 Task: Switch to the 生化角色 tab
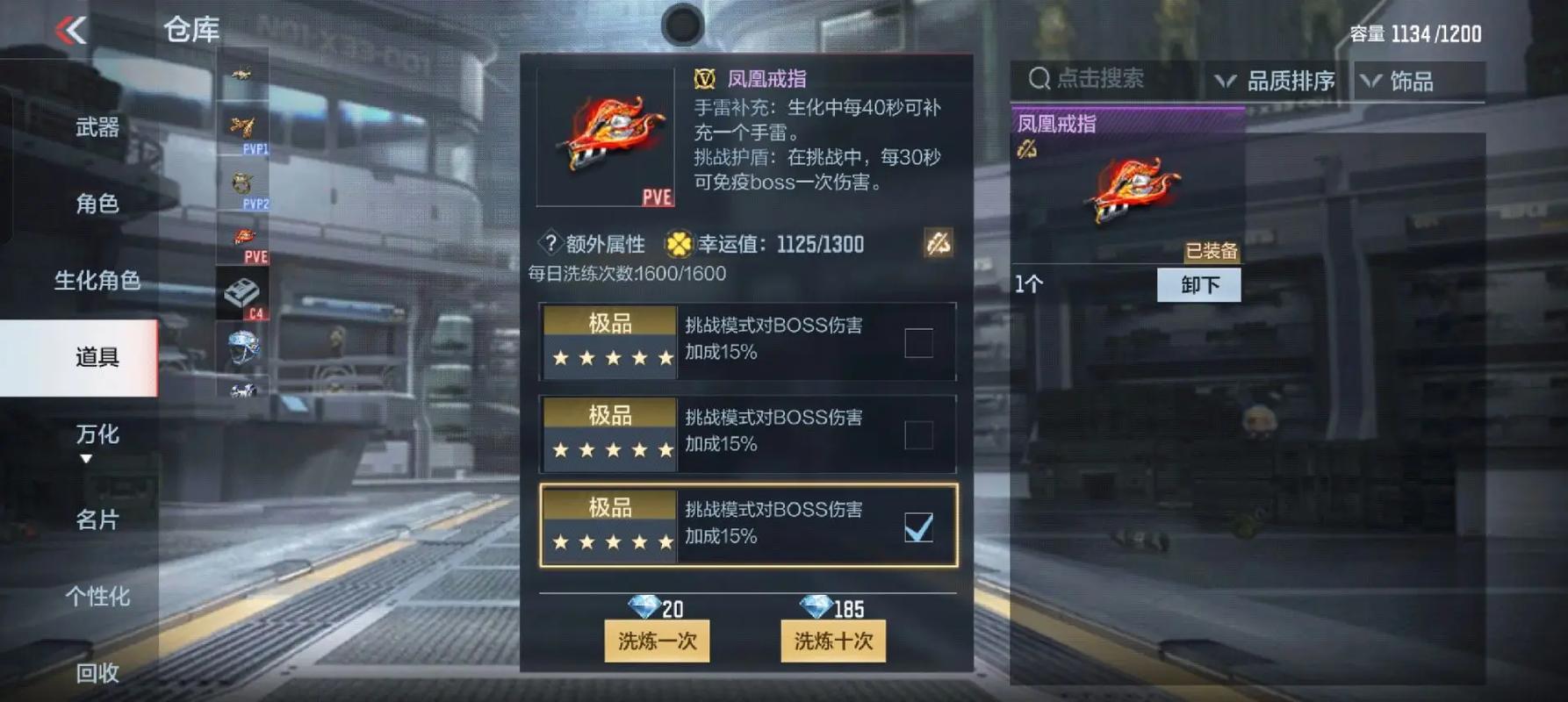pos(95,281)
